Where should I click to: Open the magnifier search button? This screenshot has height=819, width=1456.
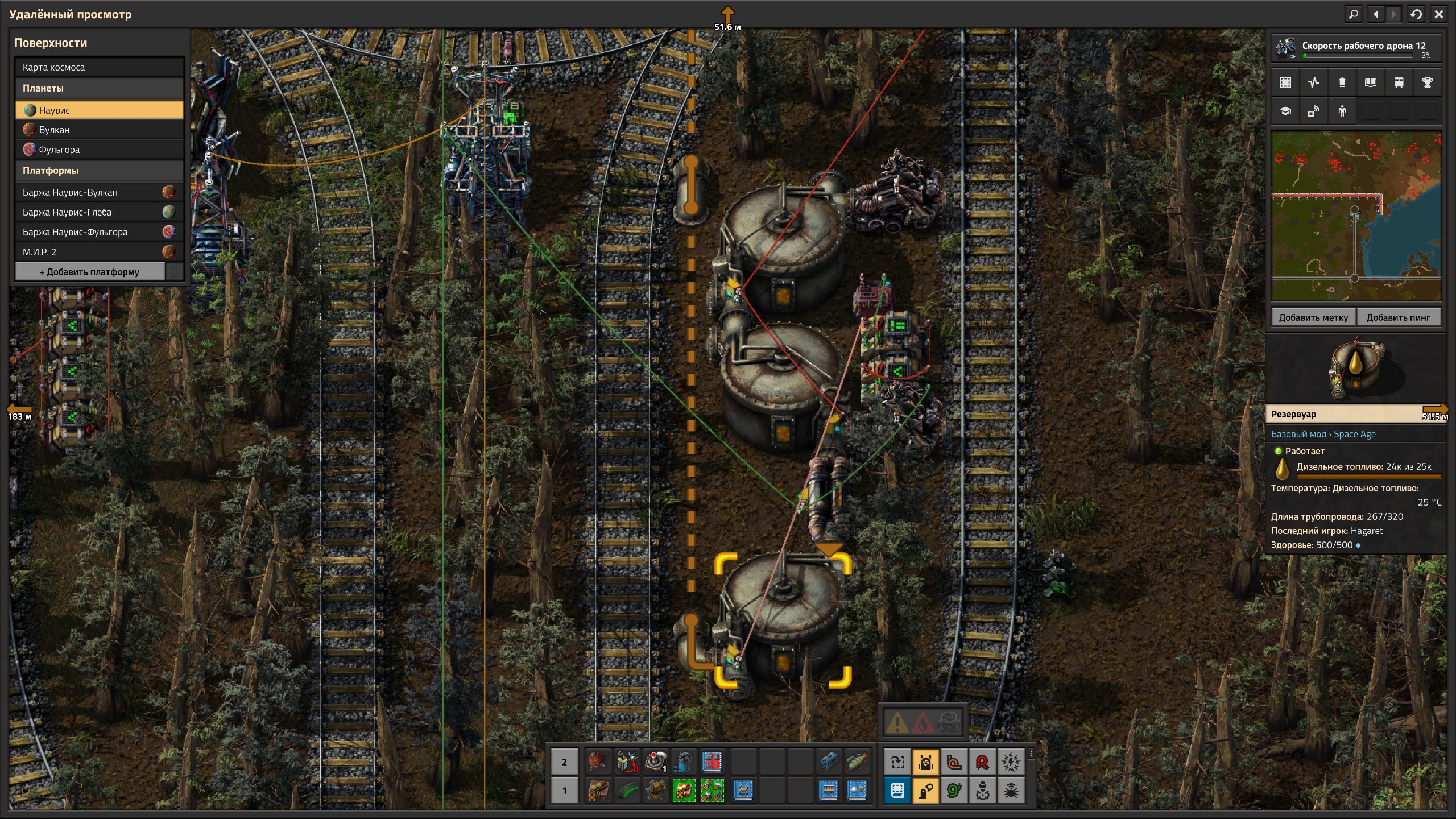(x=1354, y=14)
